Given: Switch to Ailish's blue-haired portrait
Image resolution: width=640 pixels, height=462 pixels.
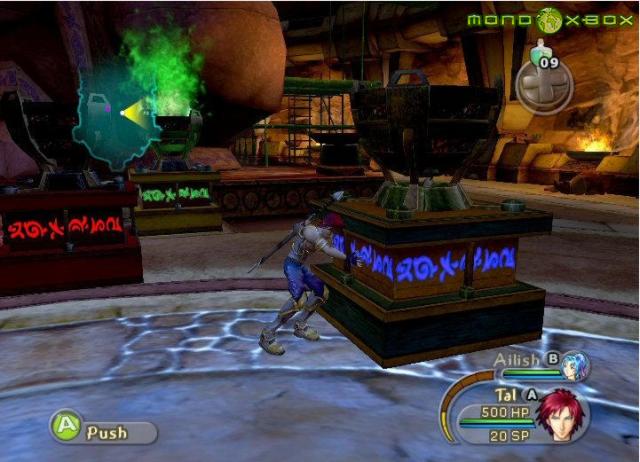Looking at the screenshot, I should coord(574,367).
